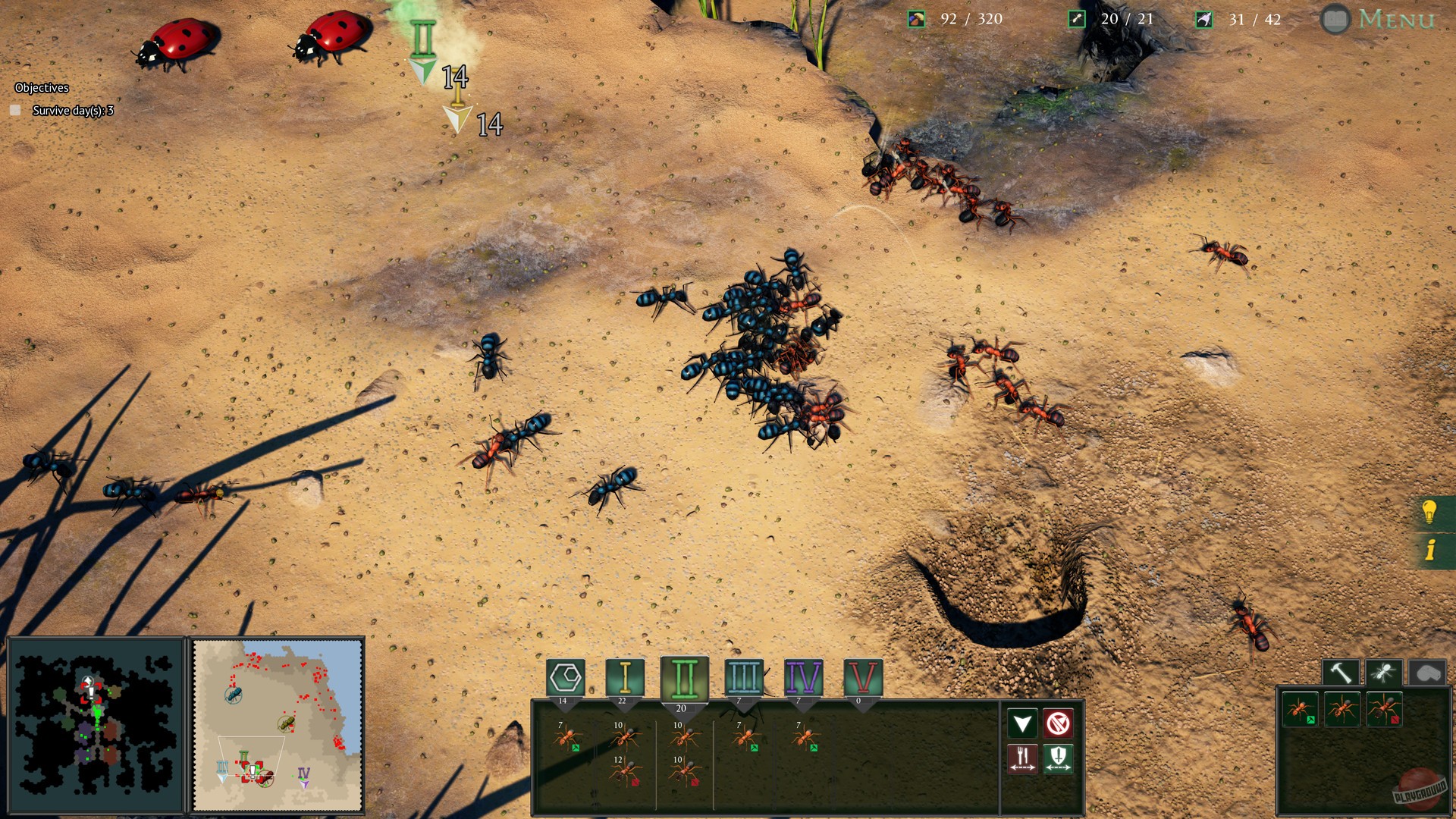Click the green downward formation arrow button
The width and height of the screenshot is (1456, 819).
(1021, 722)
